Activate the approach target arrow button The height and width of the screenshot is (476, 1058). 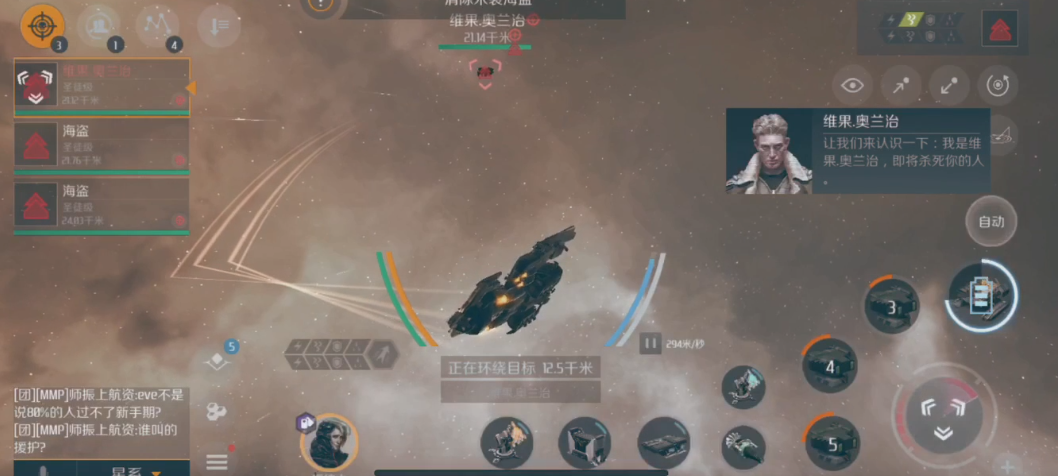point(901,86)
